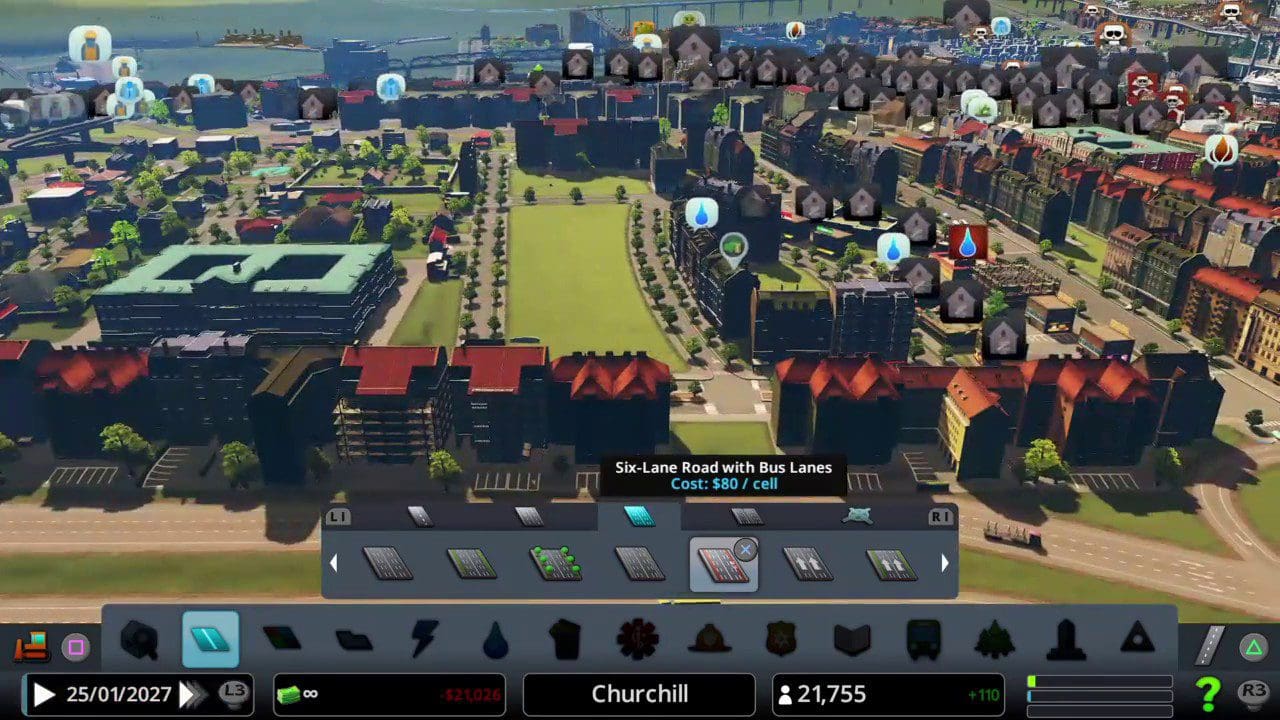Viewport: 1280px width, 720px height.
Task: Open the Electricity build menu
Action: [x=424, y=640]
